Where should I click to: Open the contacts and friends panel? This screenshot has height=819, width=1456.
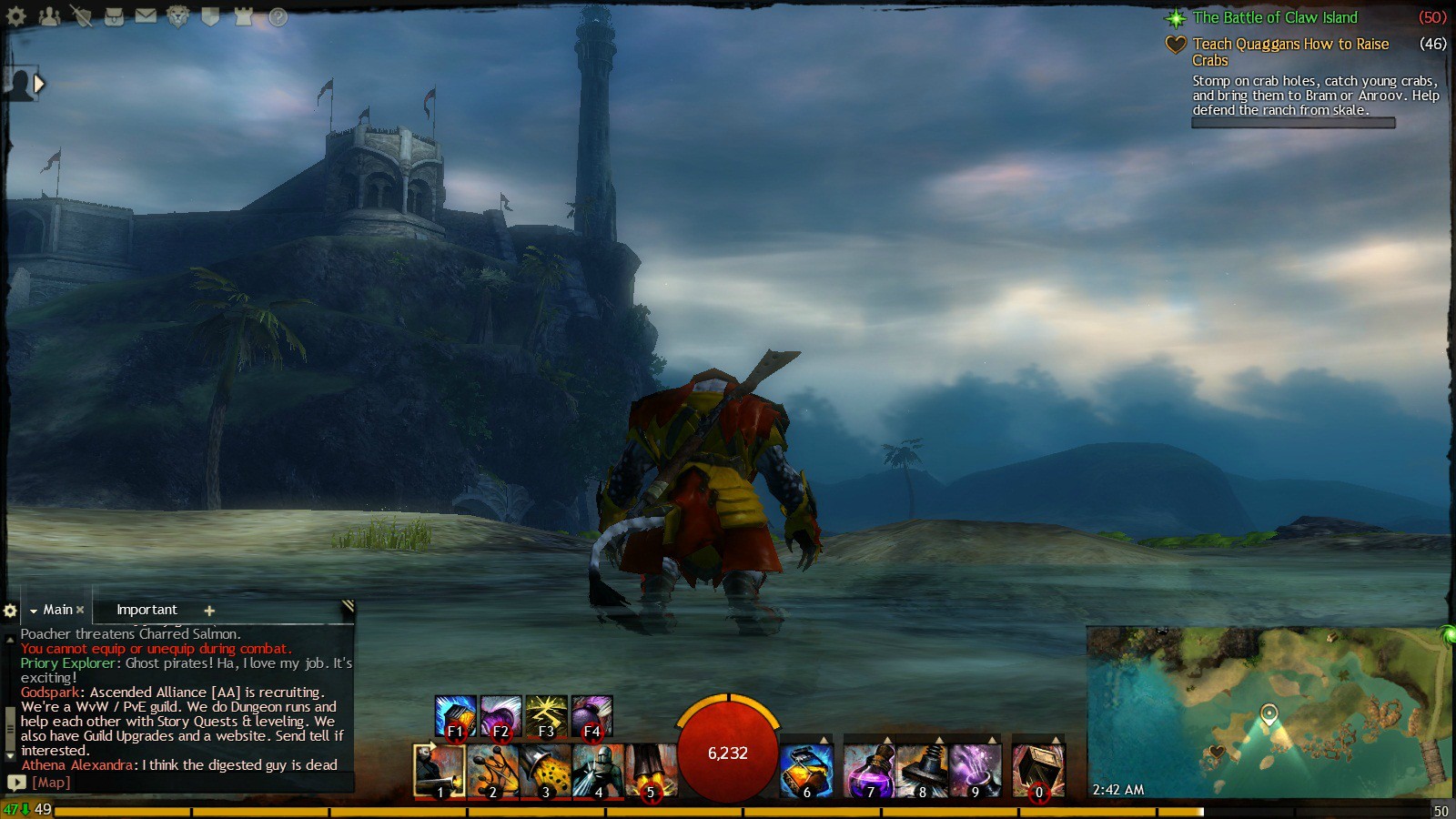point(49,15)
